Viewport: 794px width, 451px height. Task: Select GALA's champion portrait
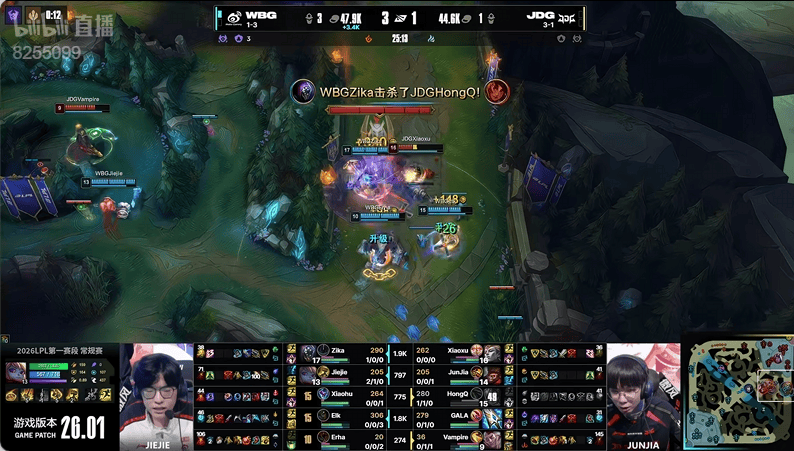click(492, 416)
